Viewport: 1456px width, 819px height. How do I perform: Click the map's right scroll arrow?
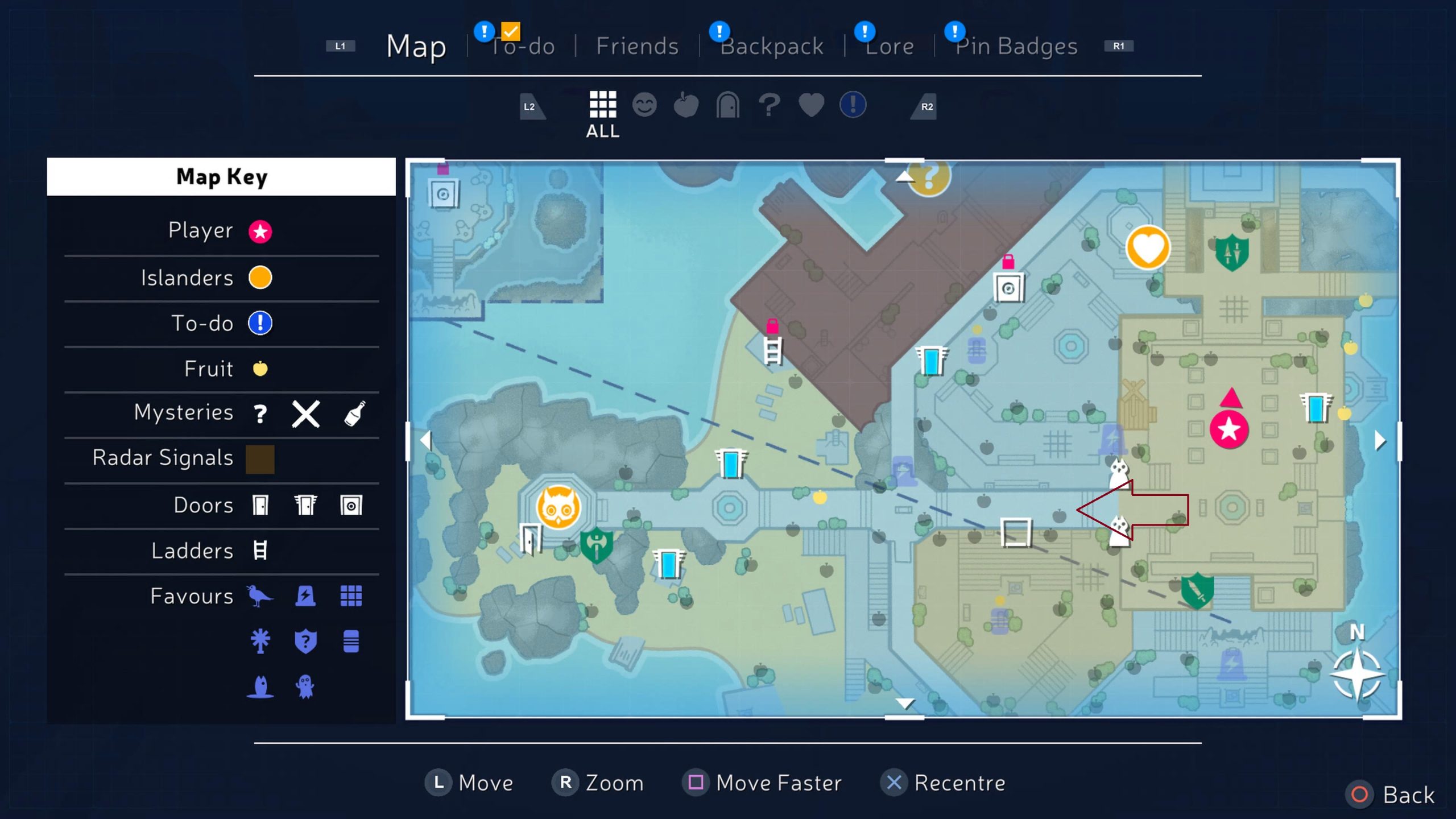(x=1380, y=440)
